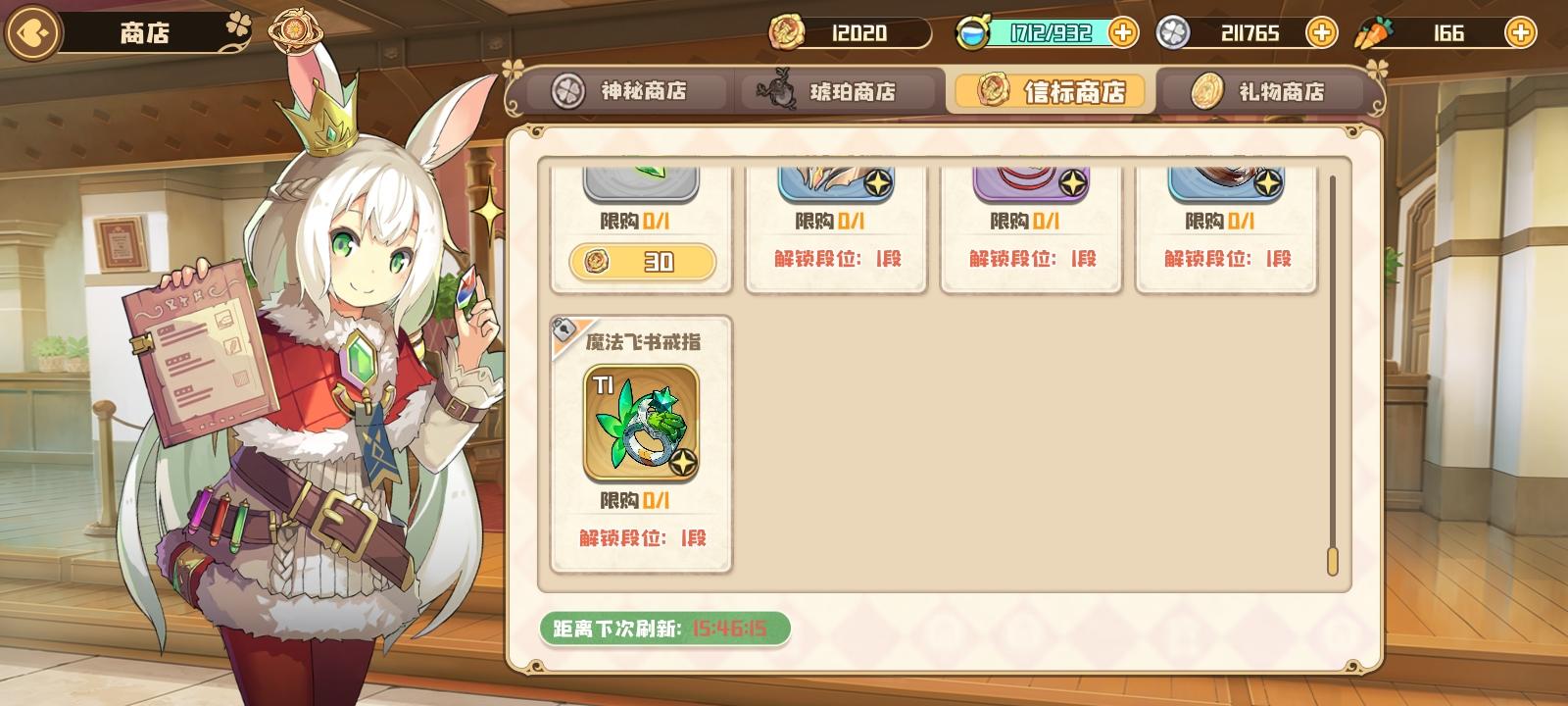Click the plus button next to 211765

(1322, 32)
